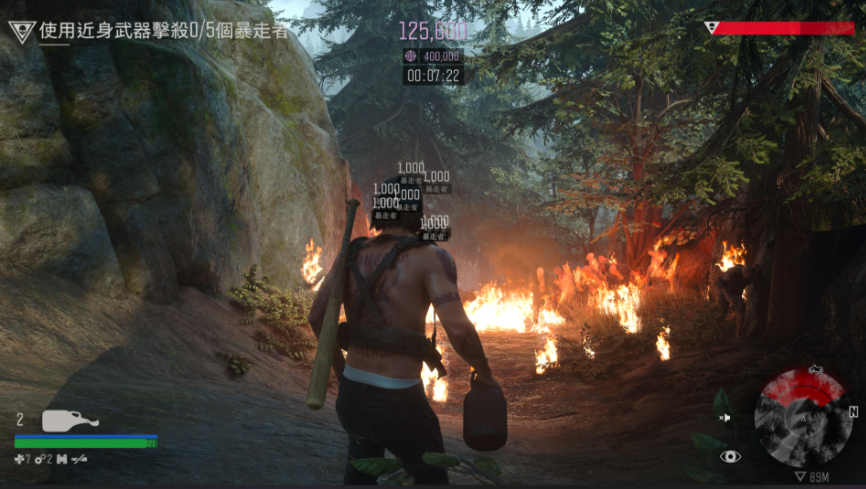Click the gear scrap count icon
Screen dimensions: 866x489
[41, 459]
